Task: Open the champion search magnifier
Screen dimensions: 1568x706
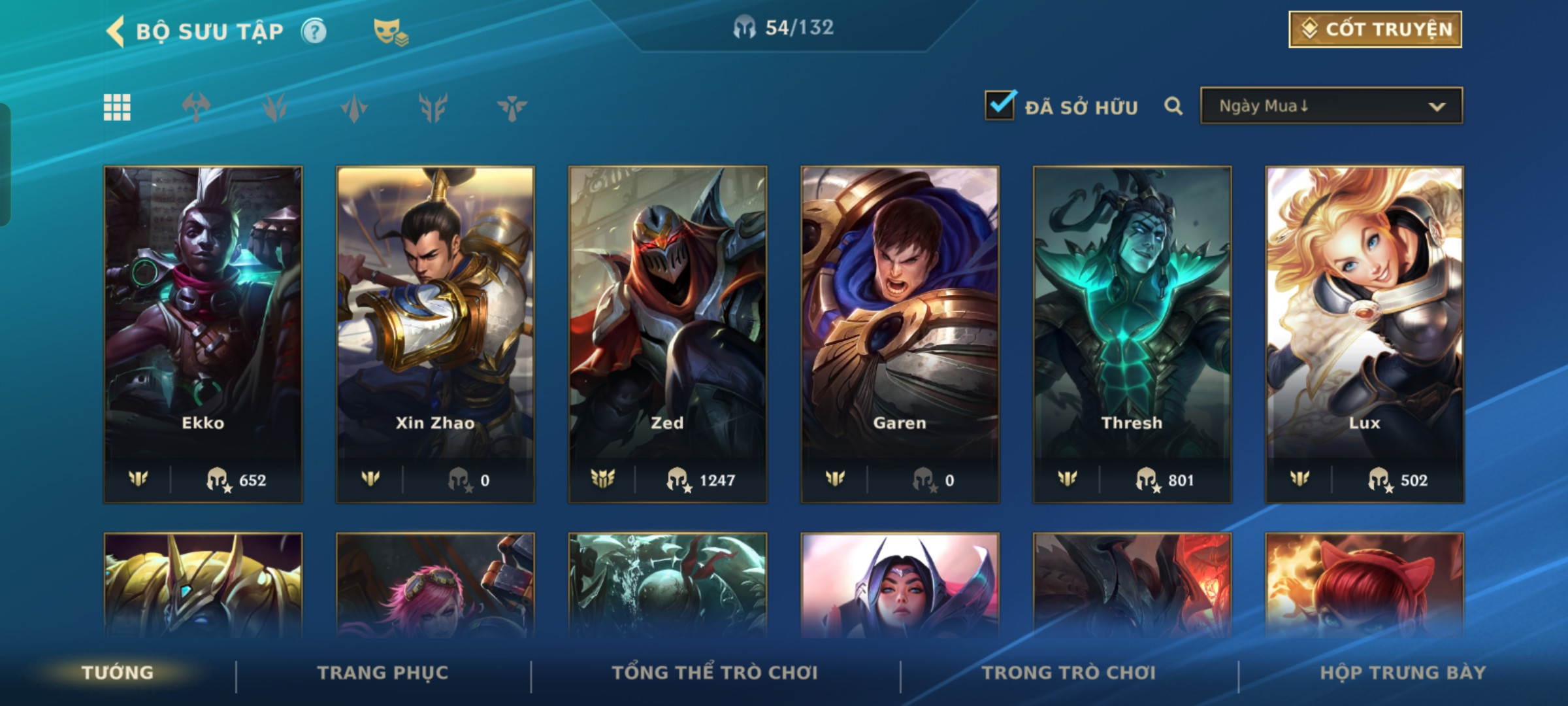Action: 1173,106
